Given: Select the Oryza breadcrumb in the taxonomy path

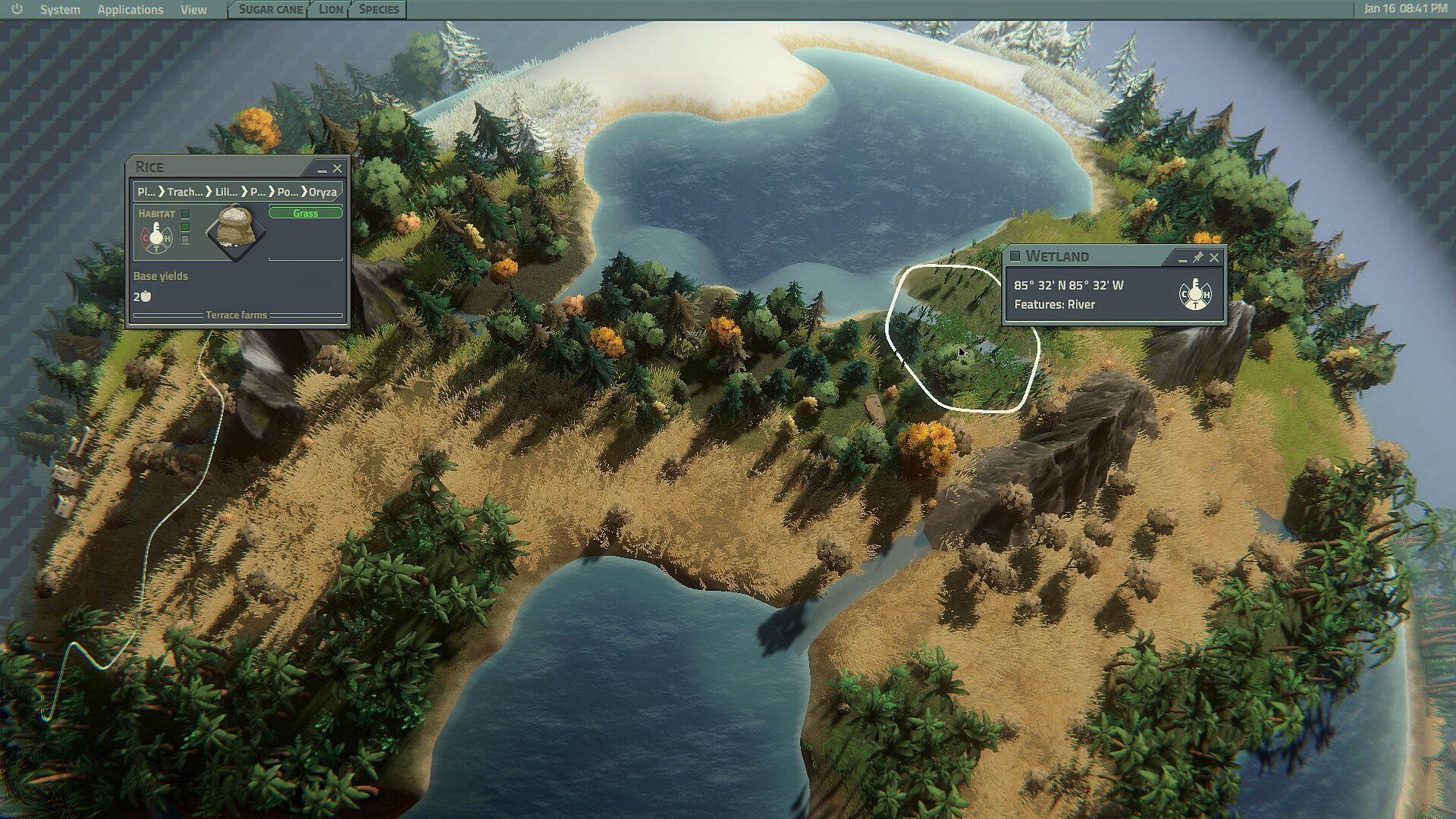Looking at the screenshot, I should (x=322, y=192).
